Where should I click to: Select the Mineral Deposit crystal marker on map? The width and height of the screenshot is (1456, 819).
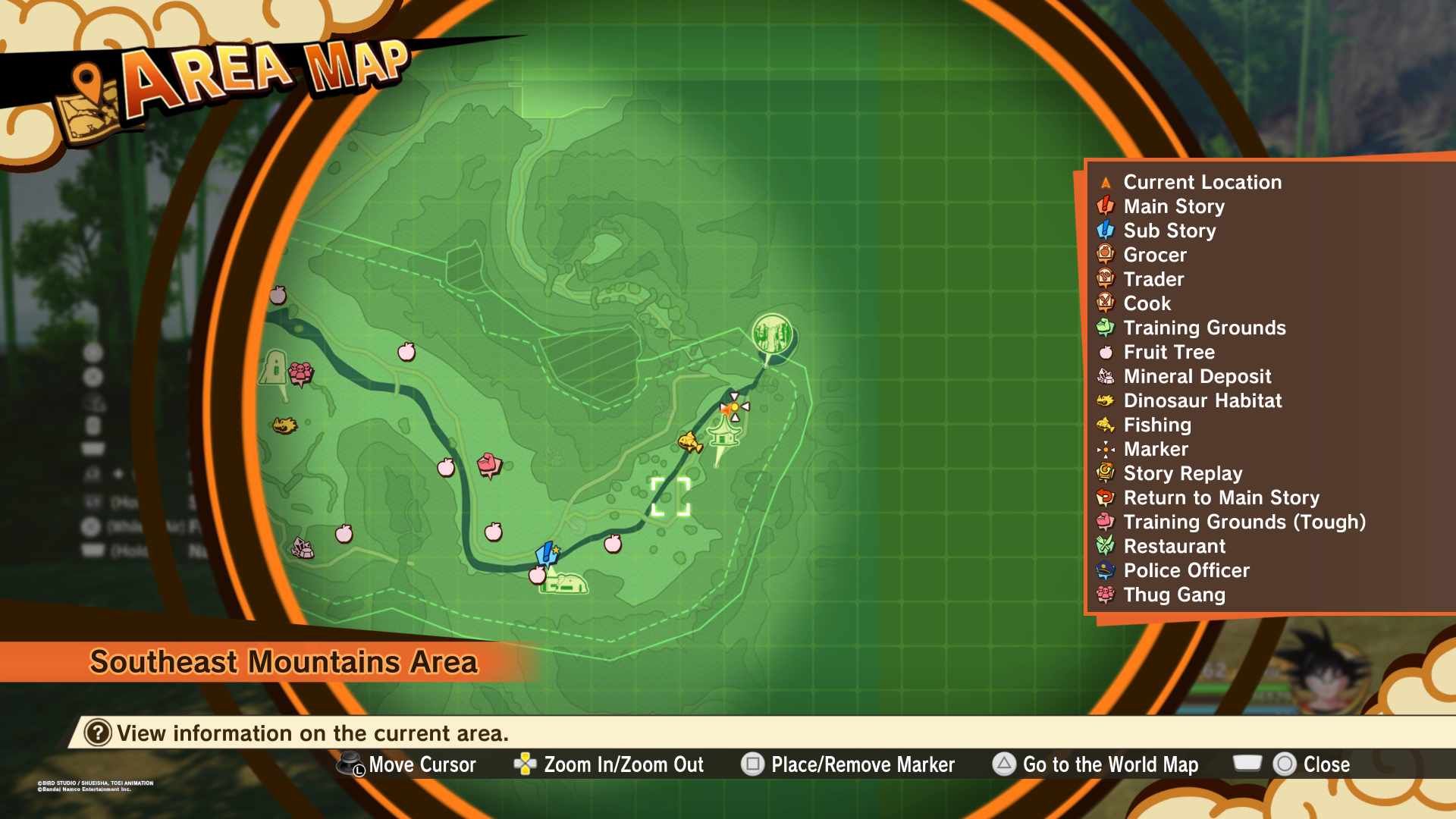(x=303, y=548)
